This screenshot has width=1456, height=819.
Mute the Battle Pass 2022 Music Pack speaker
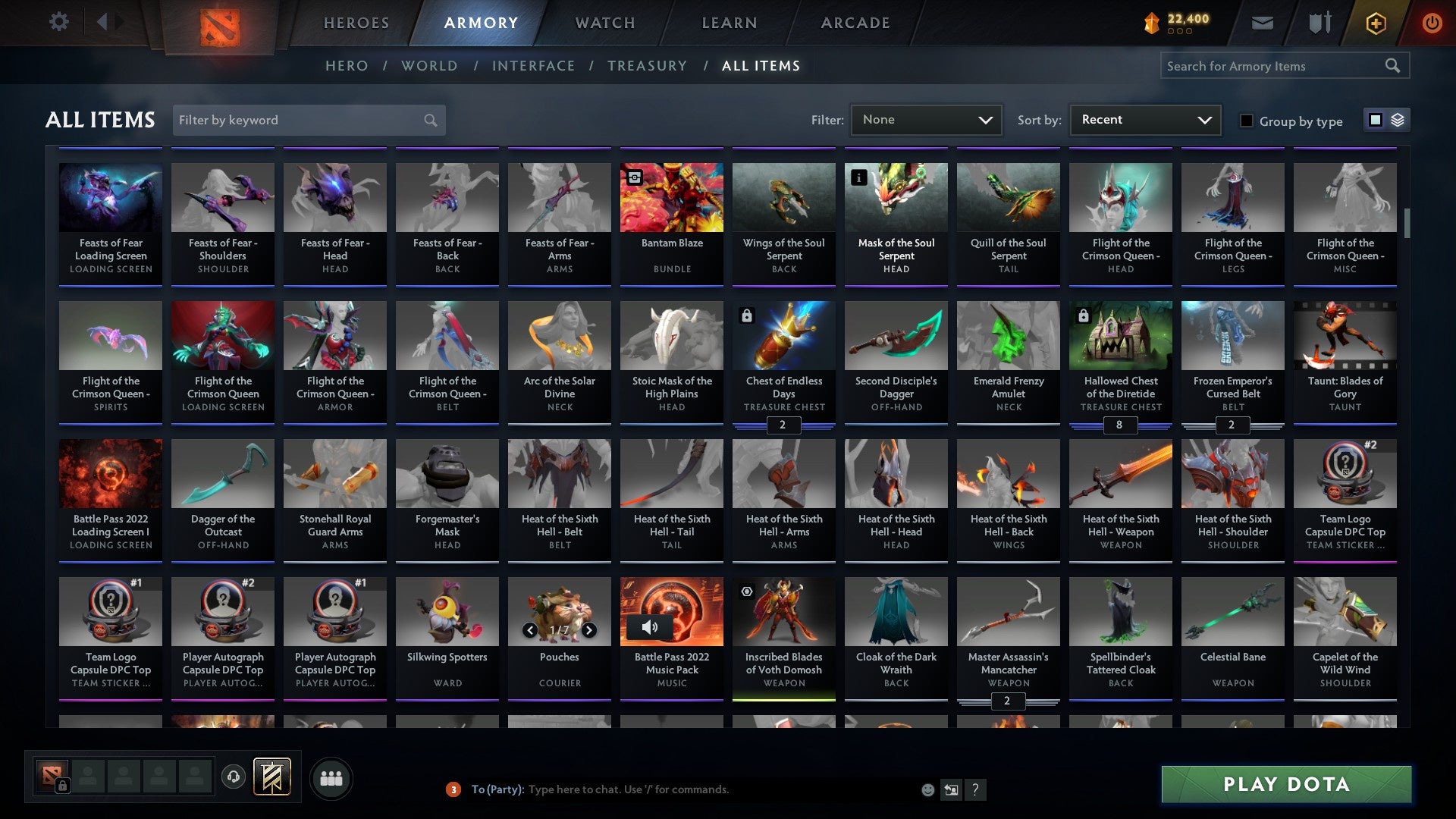click(x=650, y=626)
